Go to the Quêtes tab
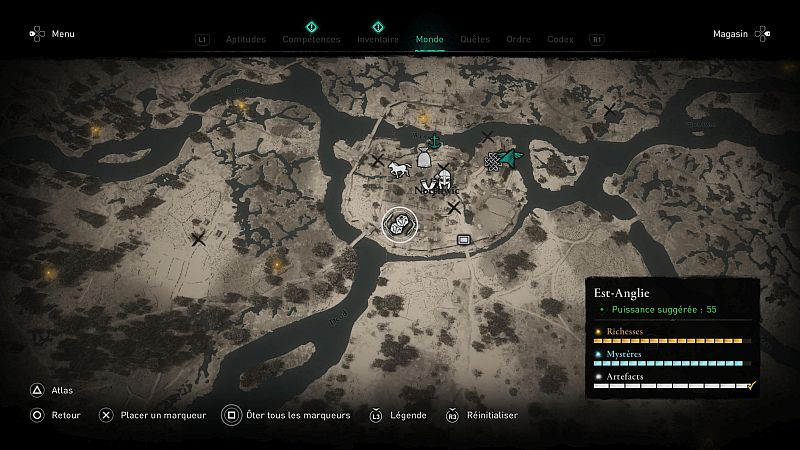 pos(475,40)
